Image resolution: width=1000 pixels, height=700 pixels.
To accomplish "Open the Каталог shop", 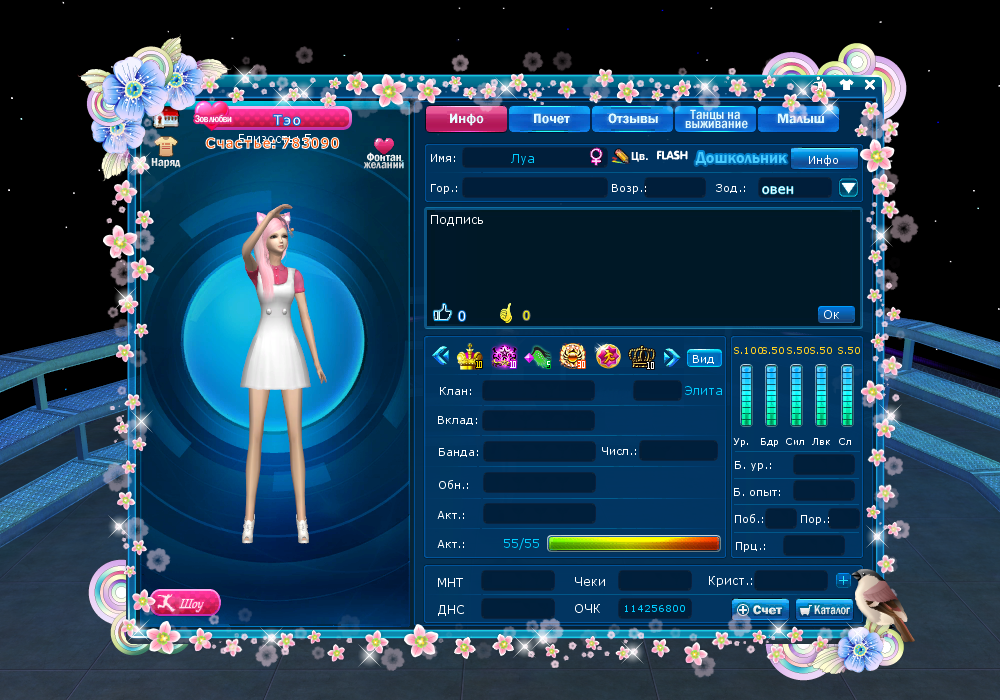I will click(x=824, y=609).
